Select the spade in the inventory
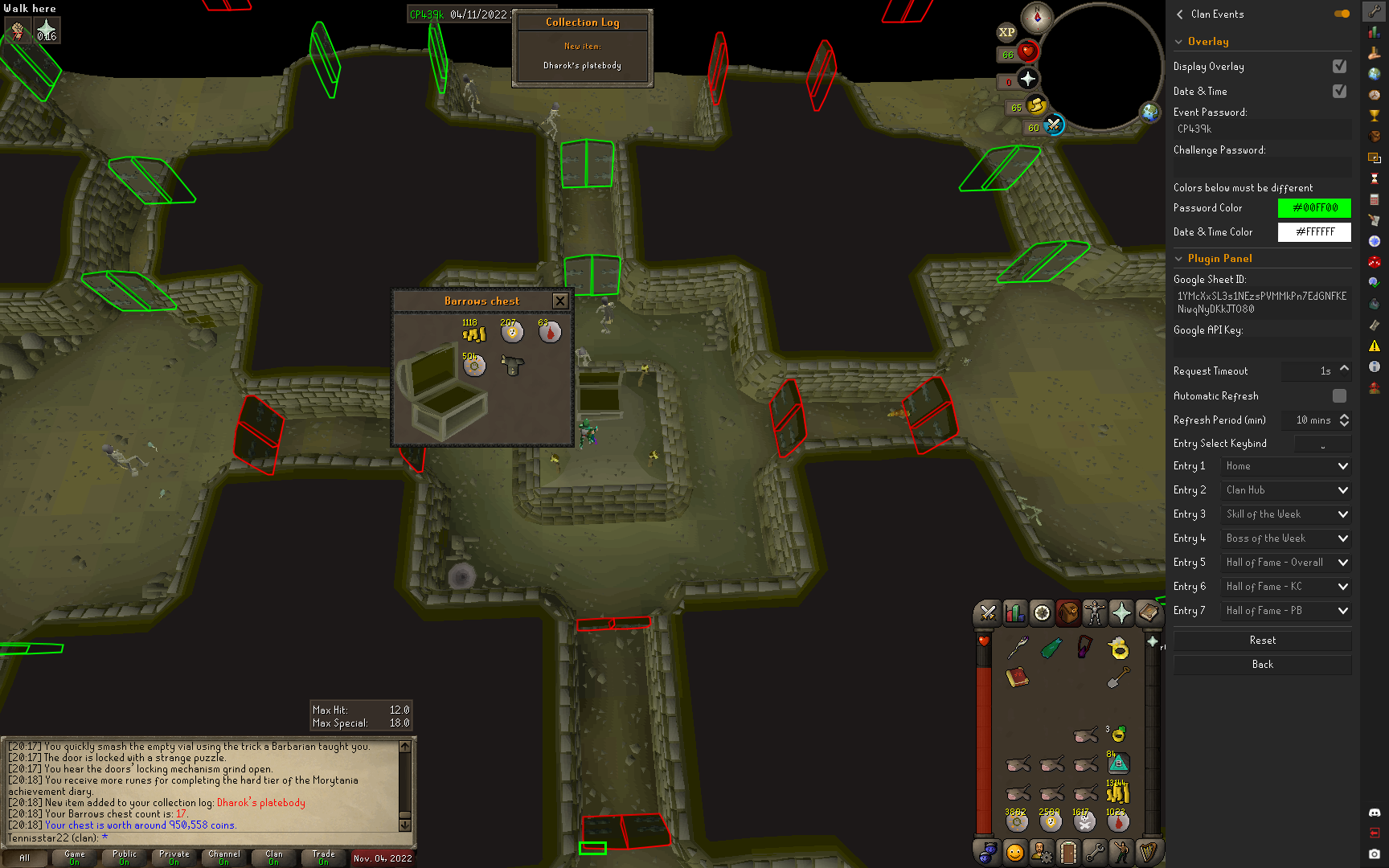The image size is (1389, 868). coord(1118,678)
